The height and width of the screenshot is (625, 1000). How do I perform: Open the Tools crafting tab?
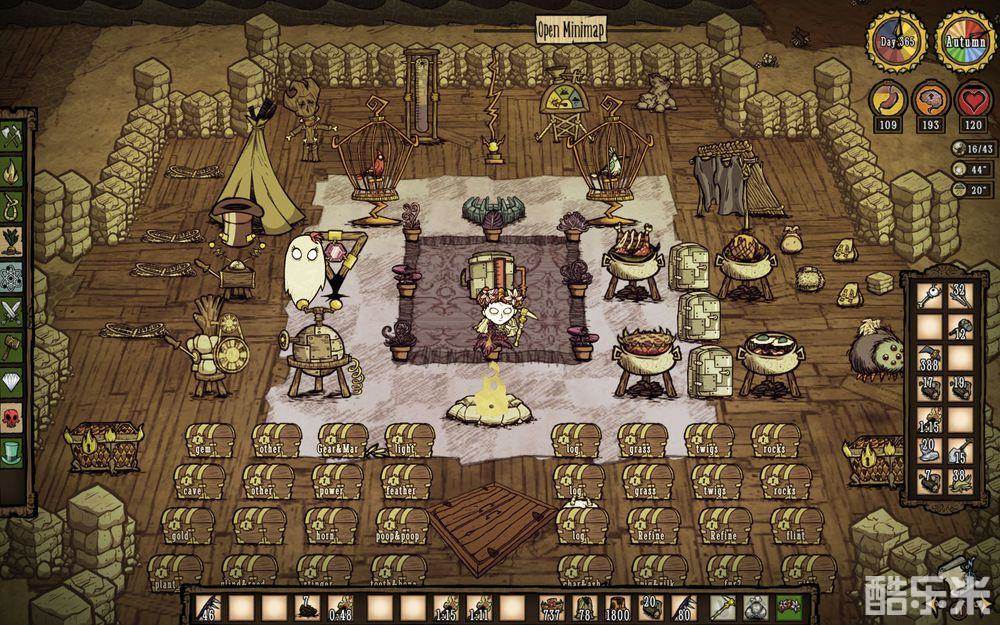pyautogui.click(x=13, y=134)
